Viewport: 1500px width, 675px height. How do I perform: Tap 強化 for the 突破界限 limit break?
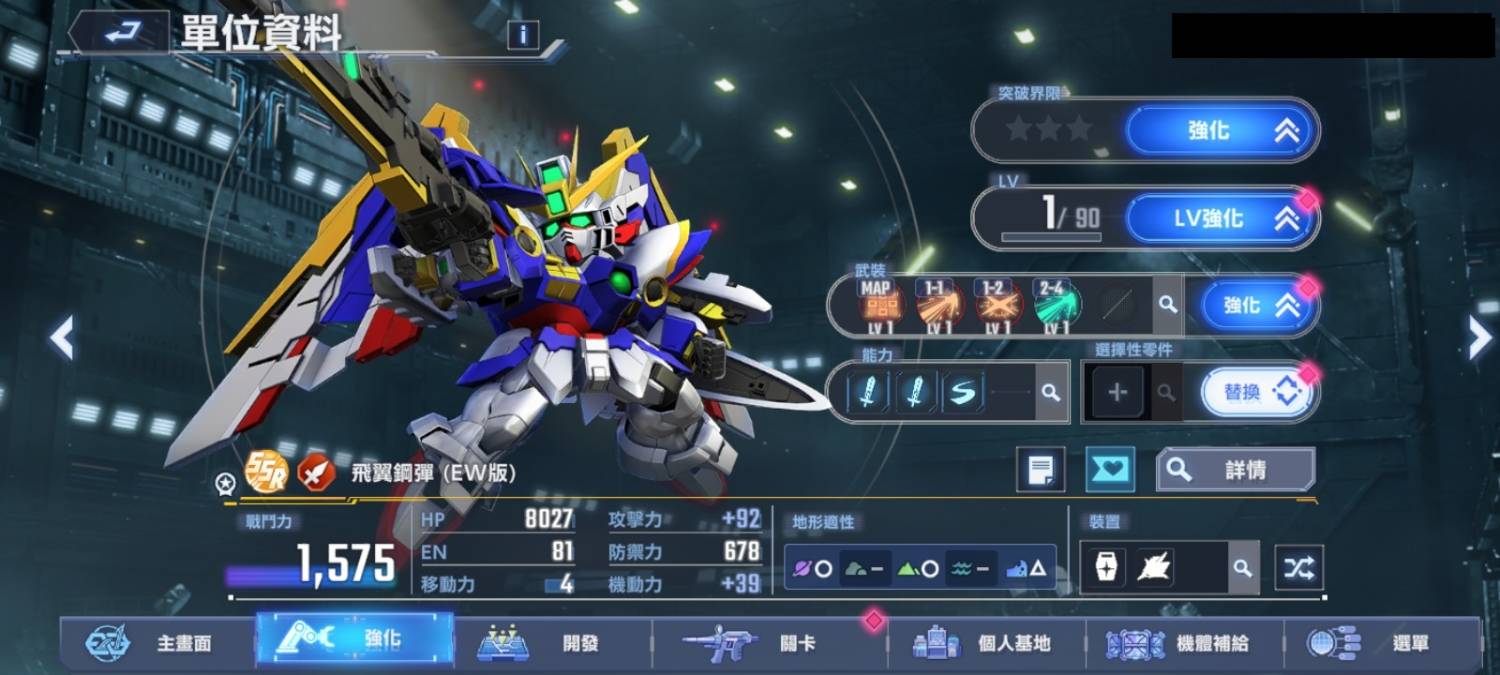1221,130
